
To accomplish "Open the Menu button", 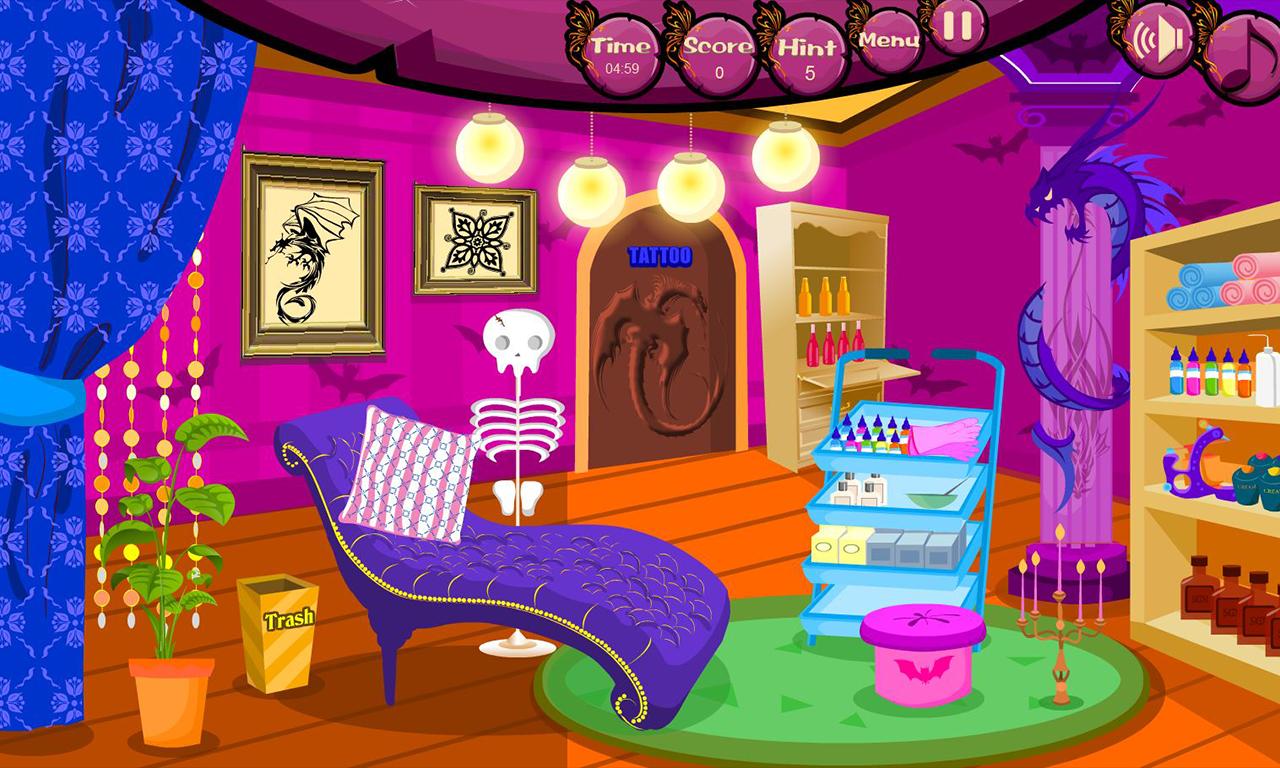I will tap(888, 41).
